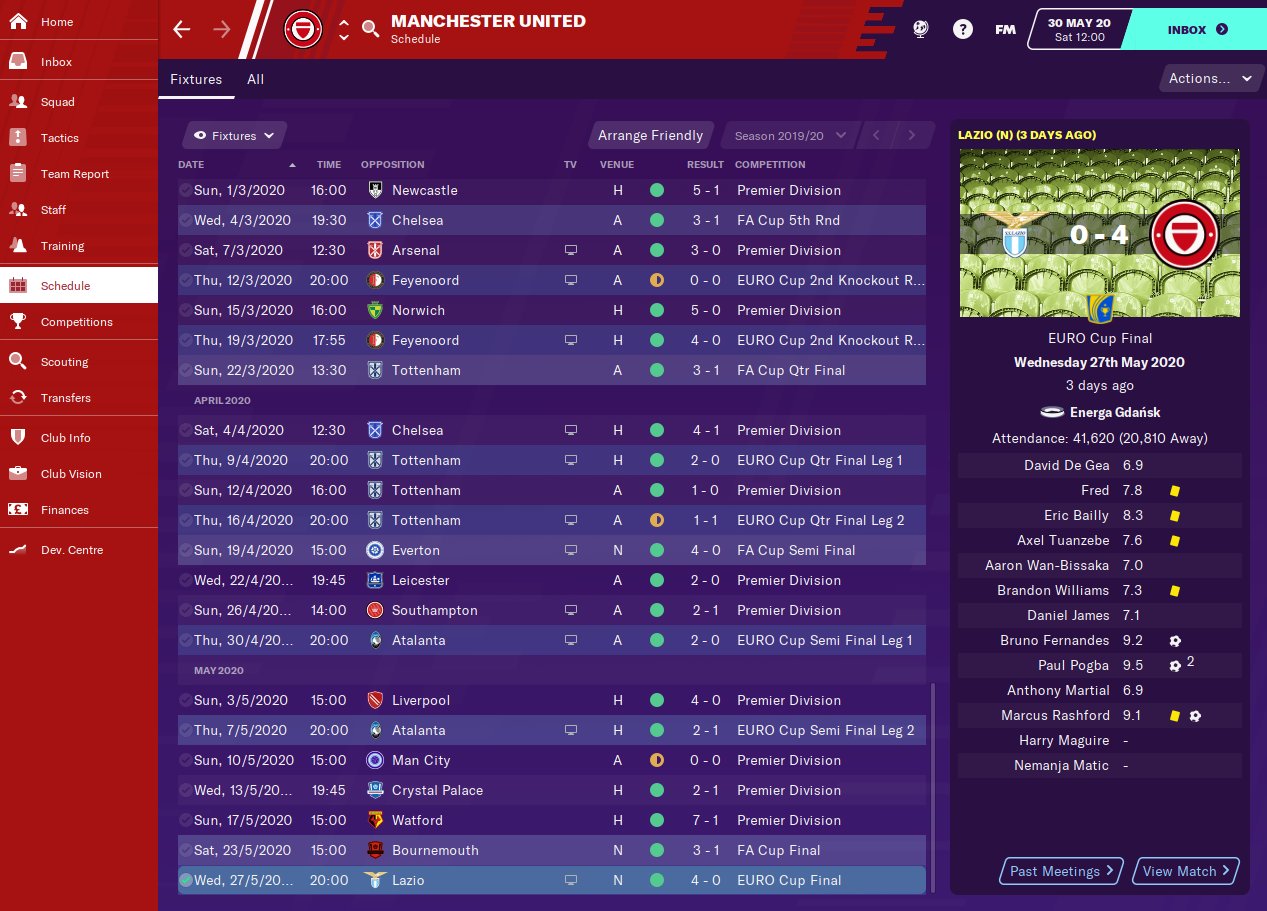Open the Tactics section
The width and height of the screenshot is (1267, 911).
coord(59,138)
